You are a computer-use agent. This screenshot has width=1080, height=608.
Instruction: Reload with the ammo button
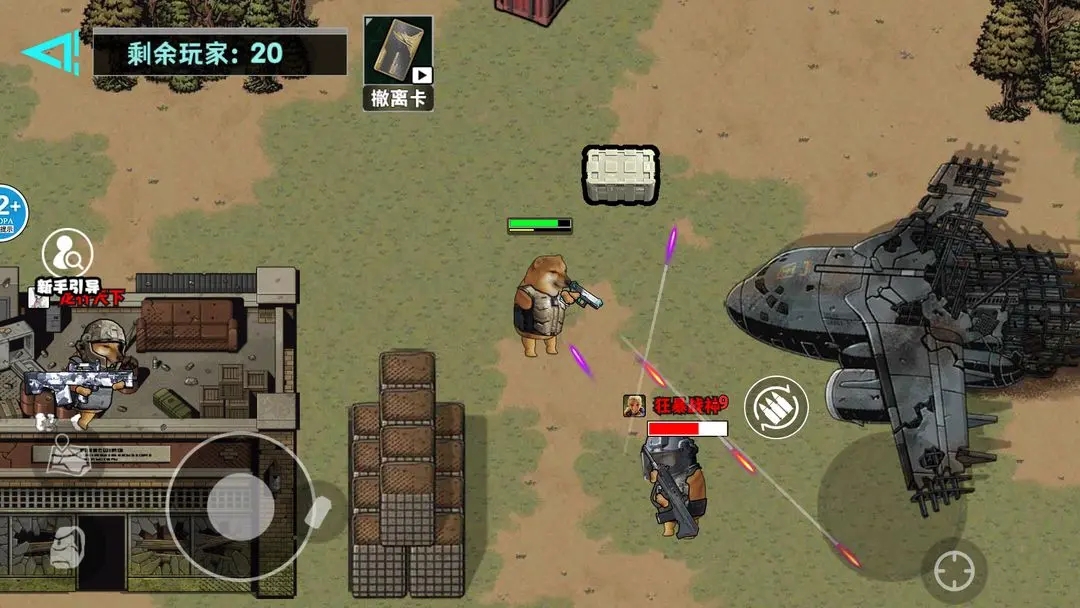[x=775, y=406]
